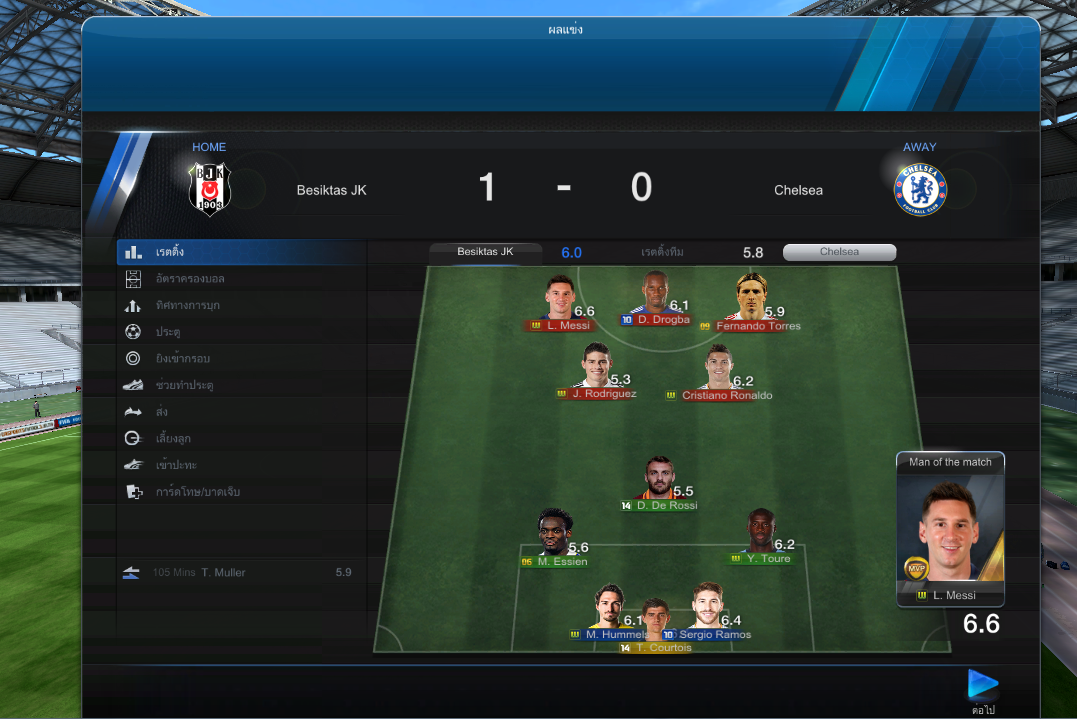The image size is (1077, 719).
Task: Continue with the blue ต่อไป arrow button
Action: pyautogui.click(x=982, y=685)
